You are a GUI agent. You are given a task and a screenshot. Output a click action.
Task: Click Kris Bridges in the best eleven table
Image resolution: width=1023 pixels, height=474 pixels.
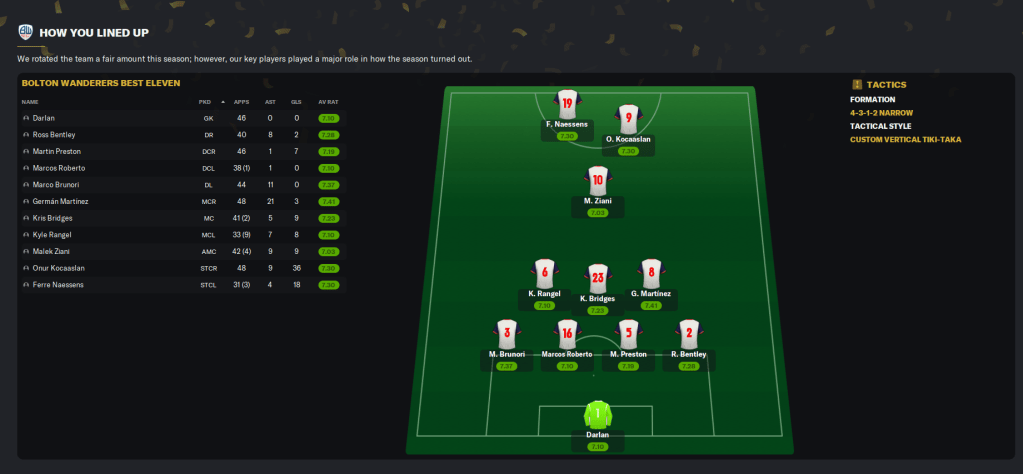[x=51, y=218]
